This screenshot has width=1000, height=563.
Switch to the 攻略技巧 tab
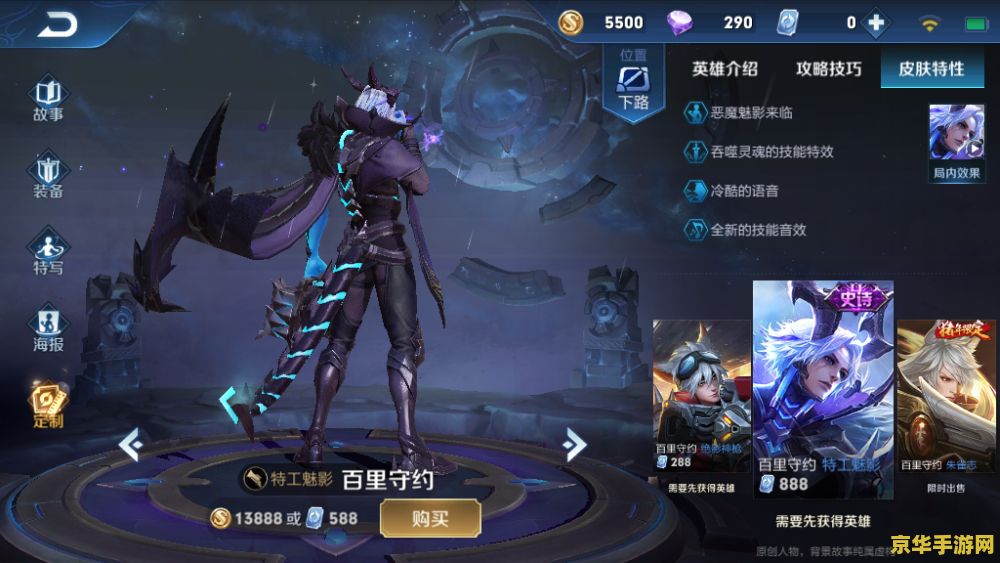[829, 69]
